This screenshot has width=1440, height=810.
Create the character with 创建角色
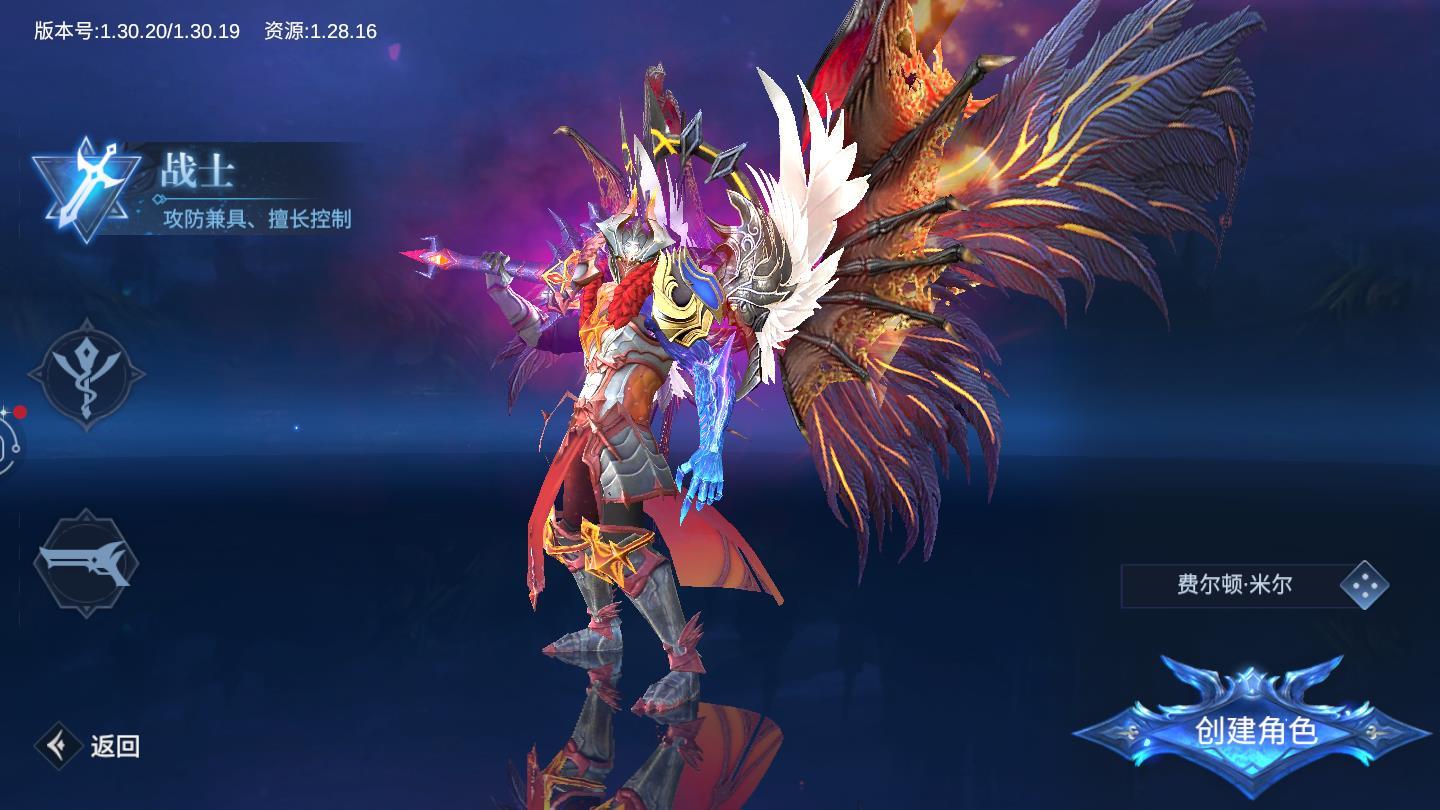pos(1254,730)
